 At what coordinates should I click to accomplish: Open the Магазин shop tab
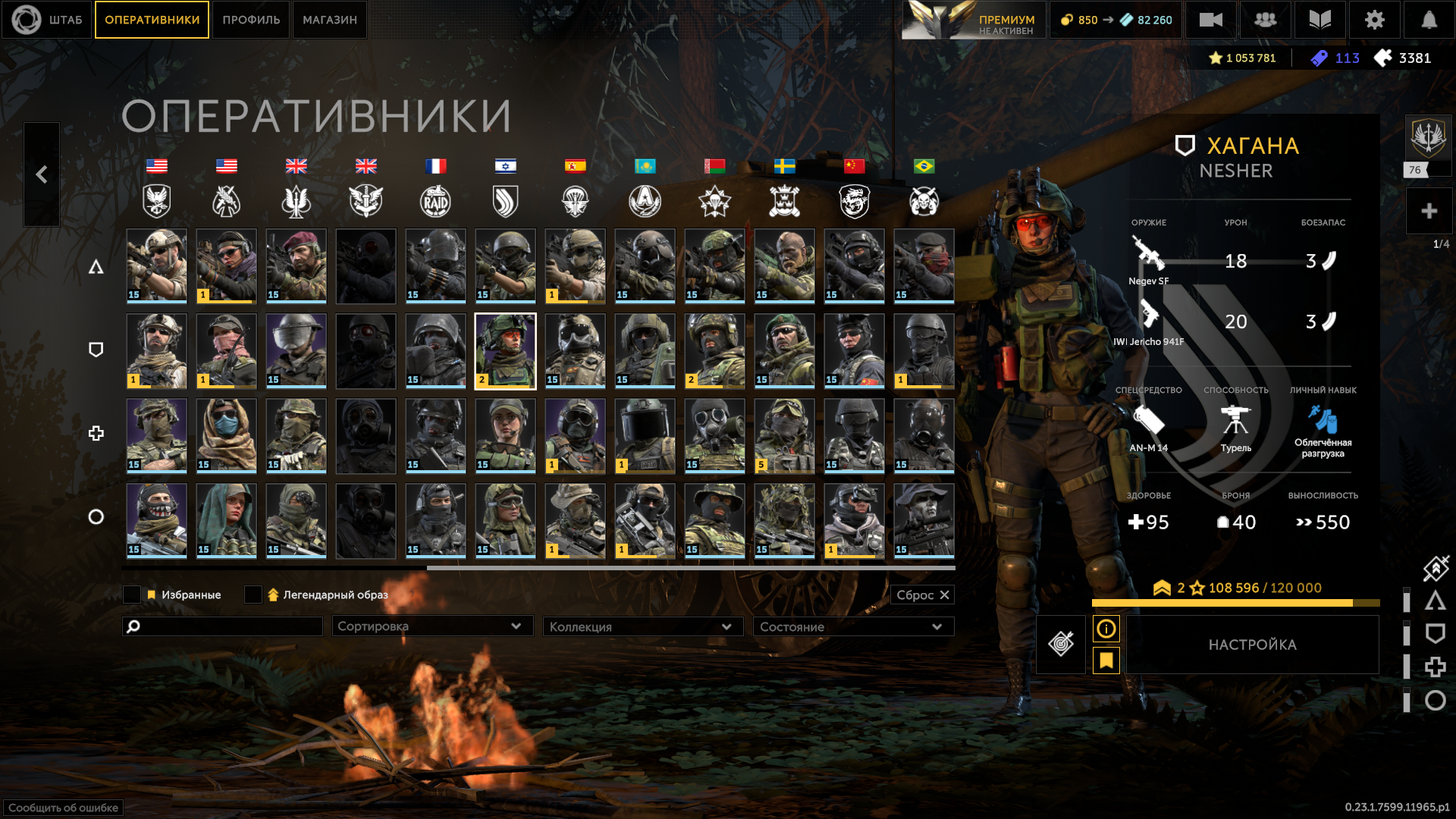(x=330, y=20)
